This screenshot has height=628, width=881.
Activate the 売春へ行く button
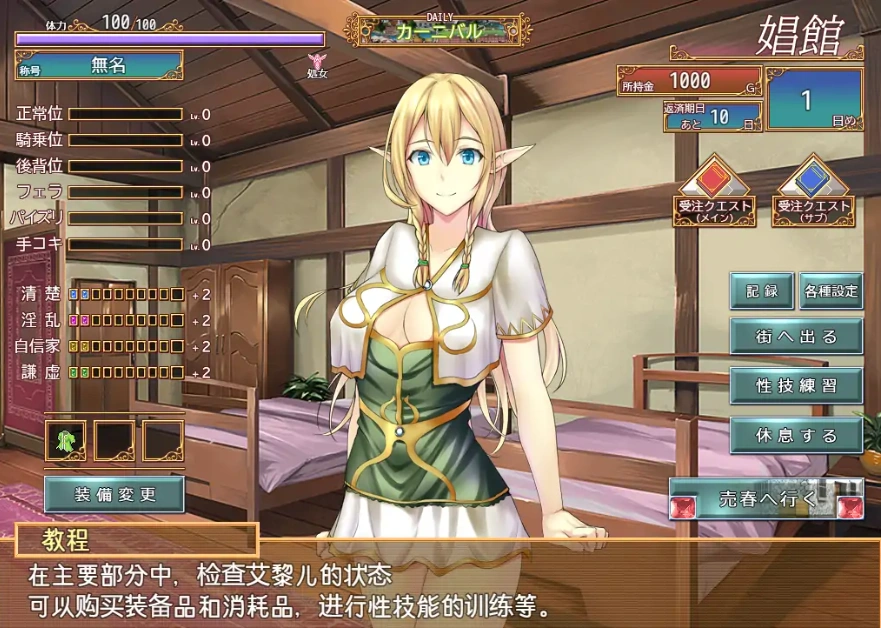(765, 498)
